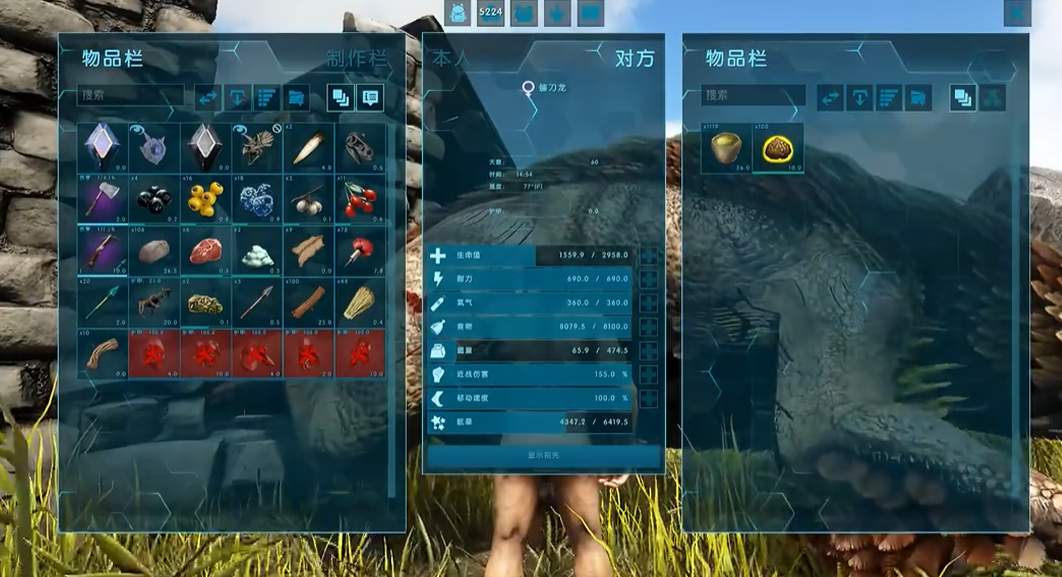This screenshot has width=1062, height=577.
Task: Click the transfer-all arrows in left inventory
Action: (208, 97)
